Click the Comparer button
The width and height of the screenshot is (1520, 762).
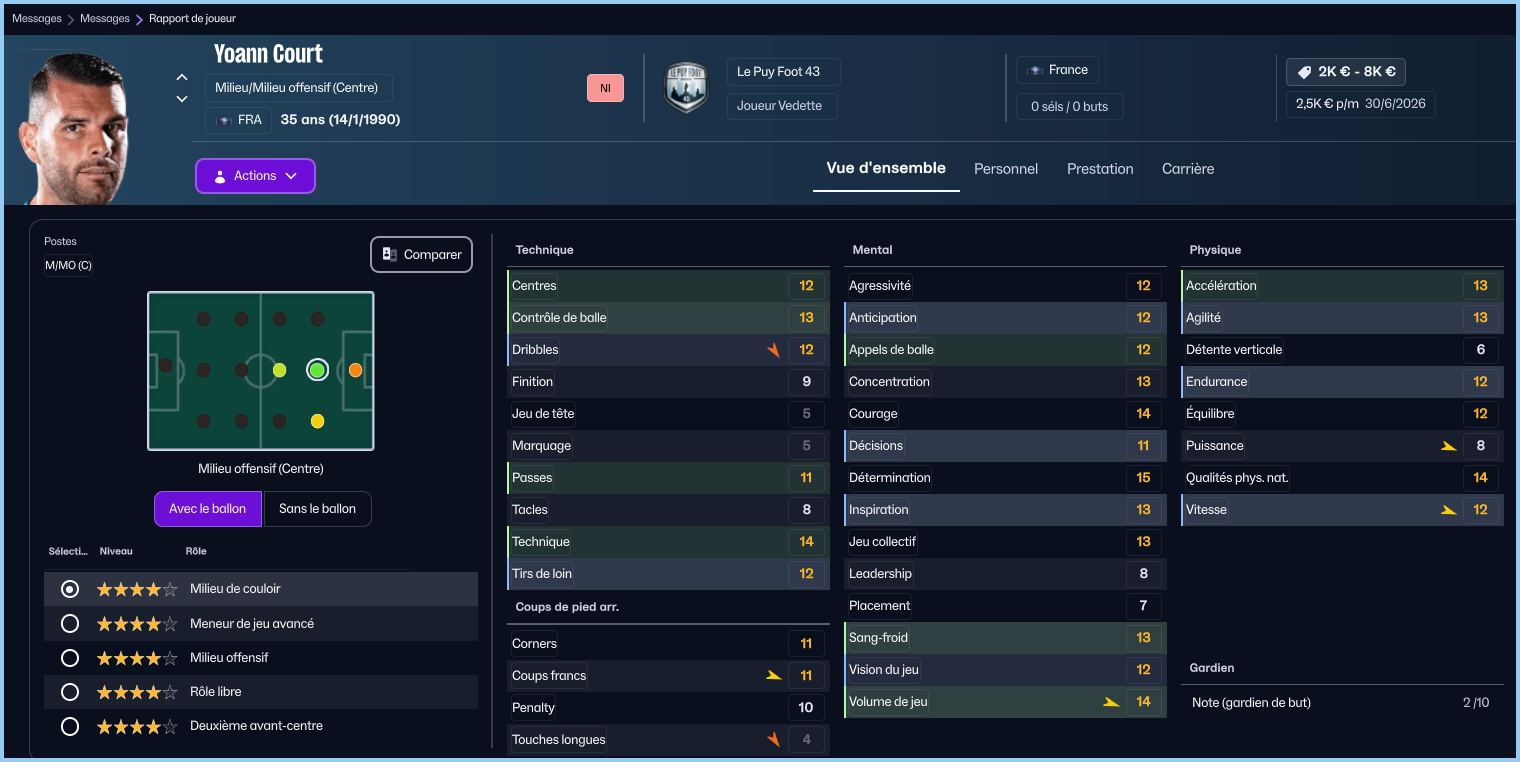[x=421, y=255]
